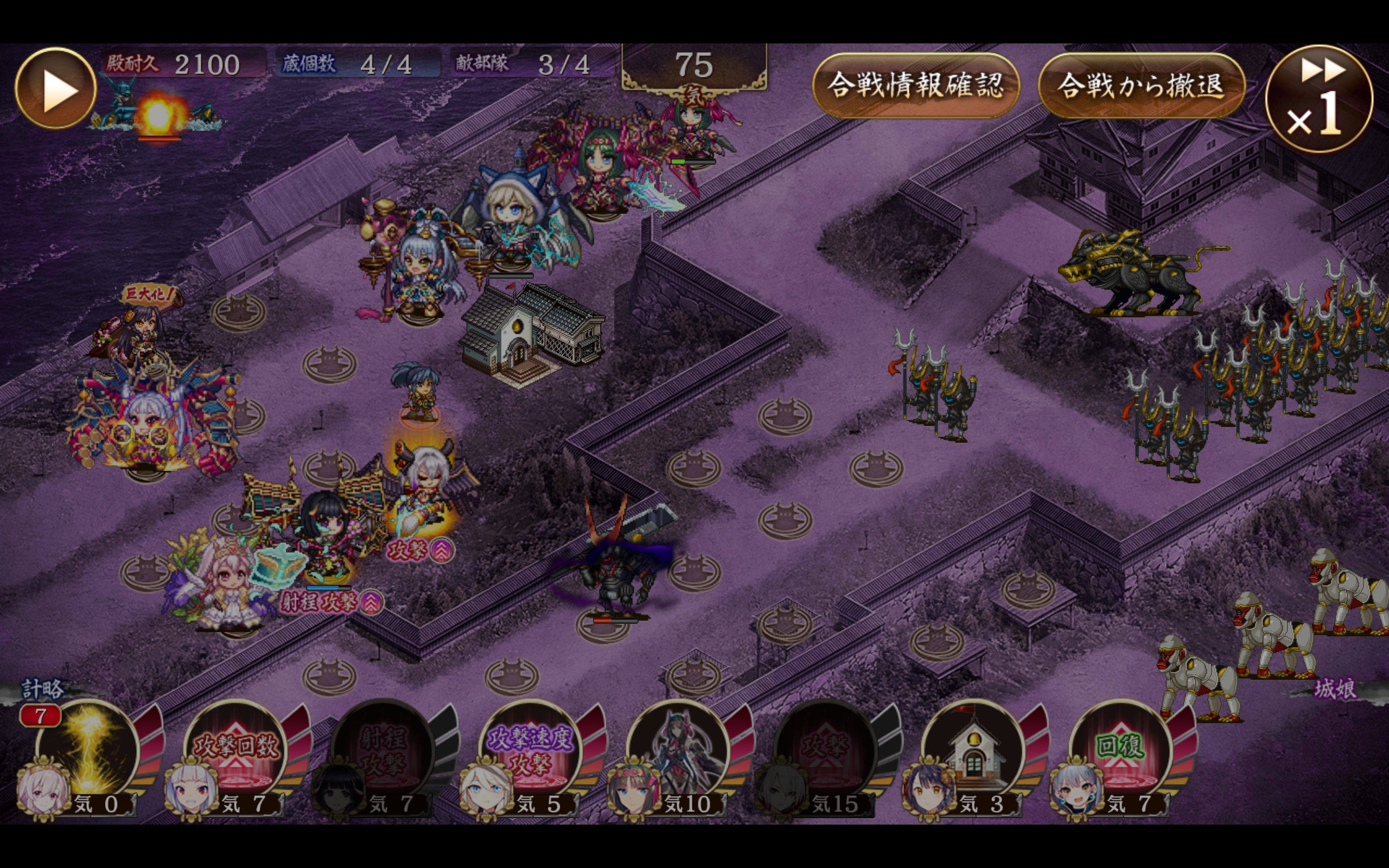Open 合戦情報確認 battle info
Image resolution: width=1389 pixels, height=868 pixels.
point(915,86)
